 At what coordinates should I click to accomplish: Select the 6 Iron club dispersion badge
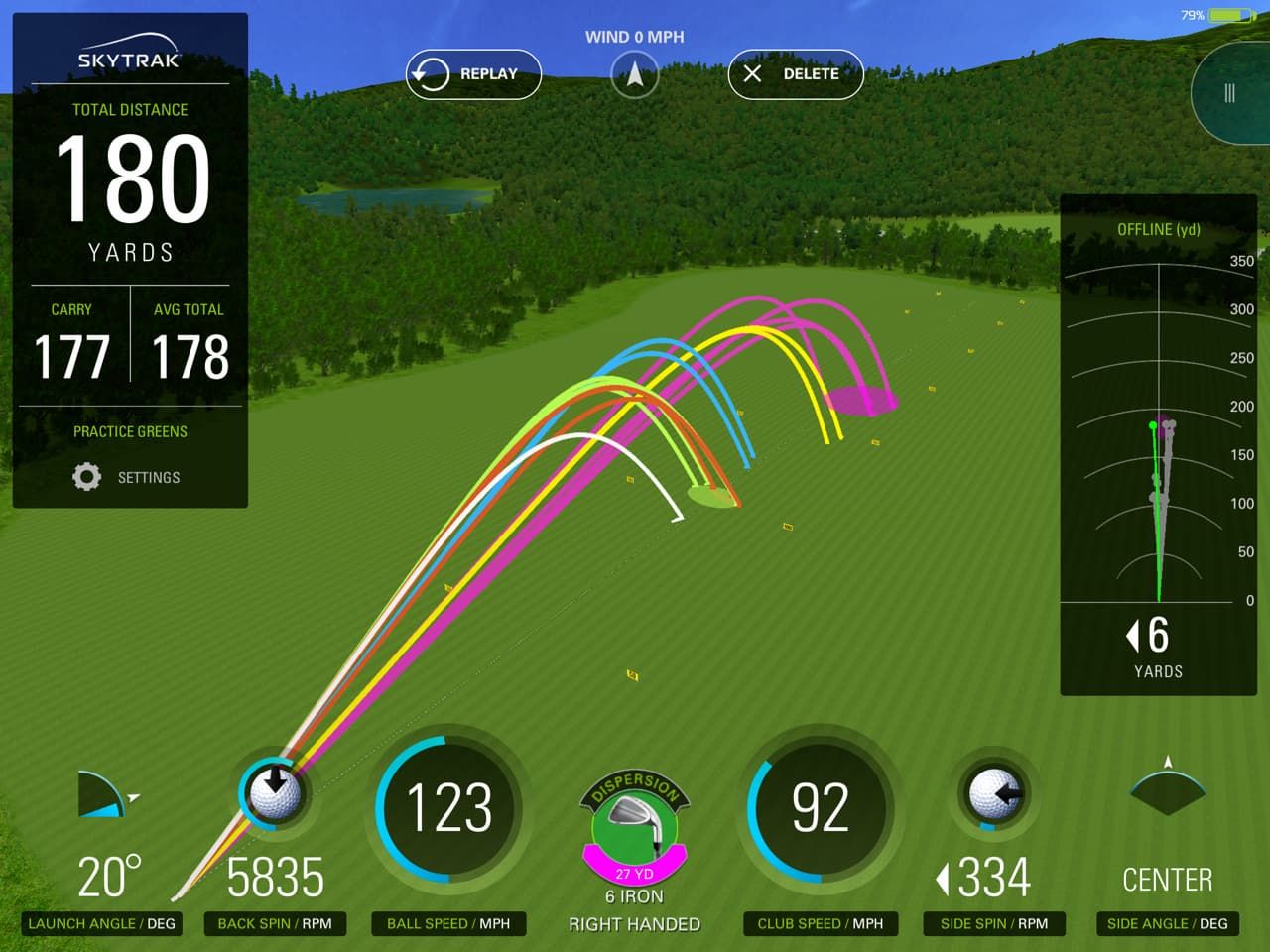(634, 823)
